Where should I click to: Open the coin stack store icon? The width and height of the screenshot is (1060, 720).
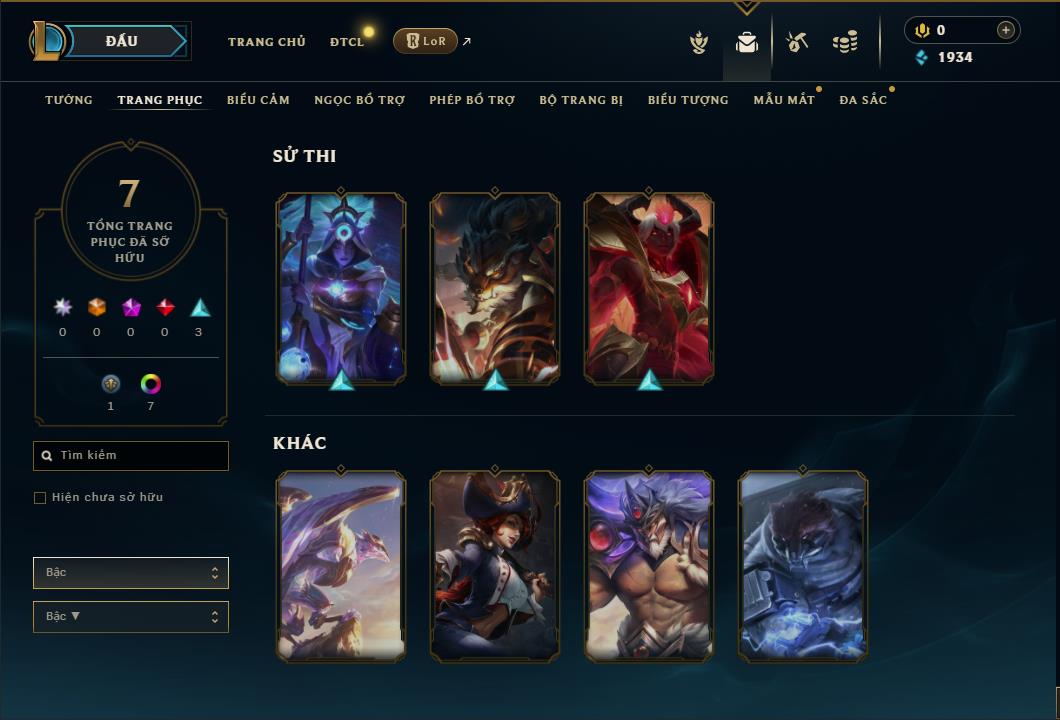[x=845, y=42]
